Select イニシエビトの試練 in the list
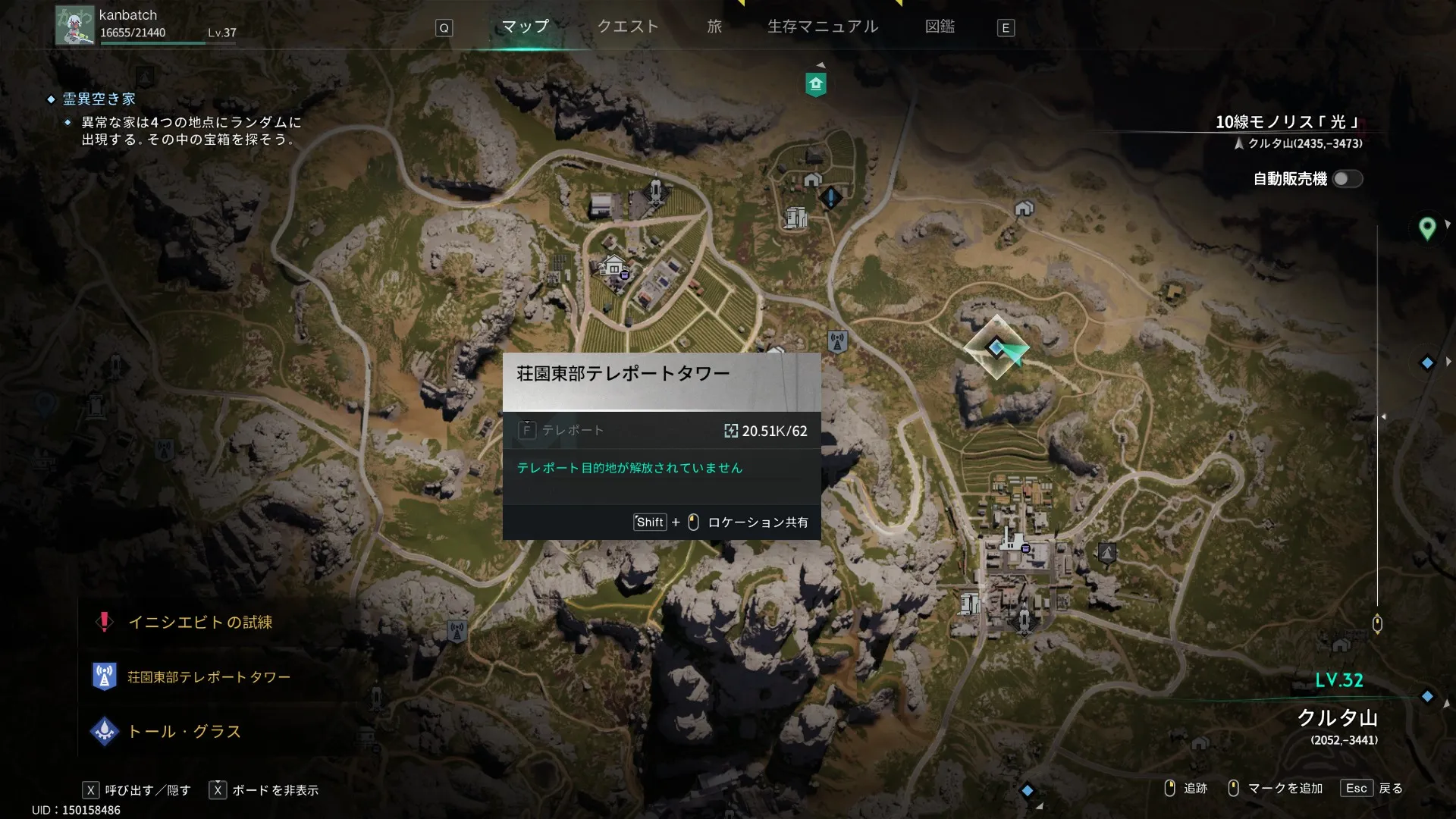 200,623
